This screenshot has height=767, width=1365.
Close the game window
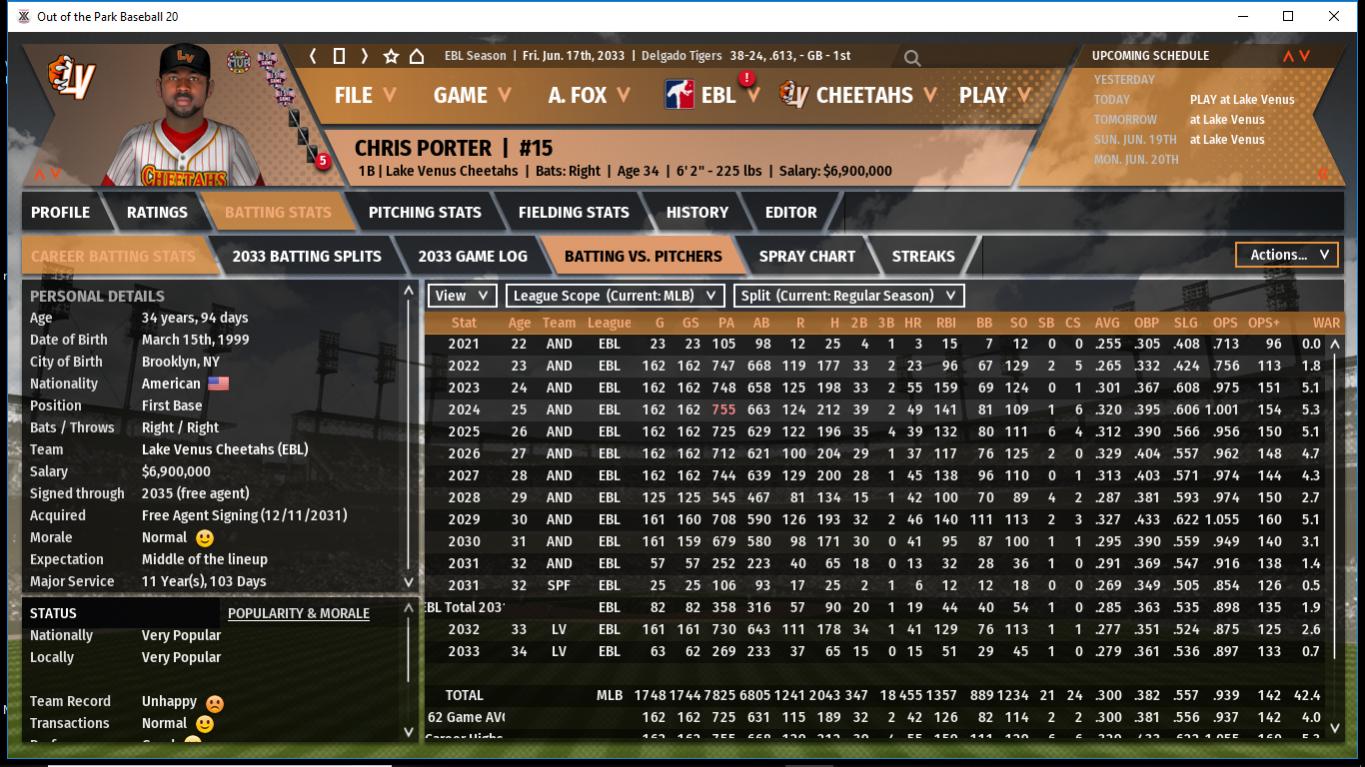click(x=1334, y=16)
